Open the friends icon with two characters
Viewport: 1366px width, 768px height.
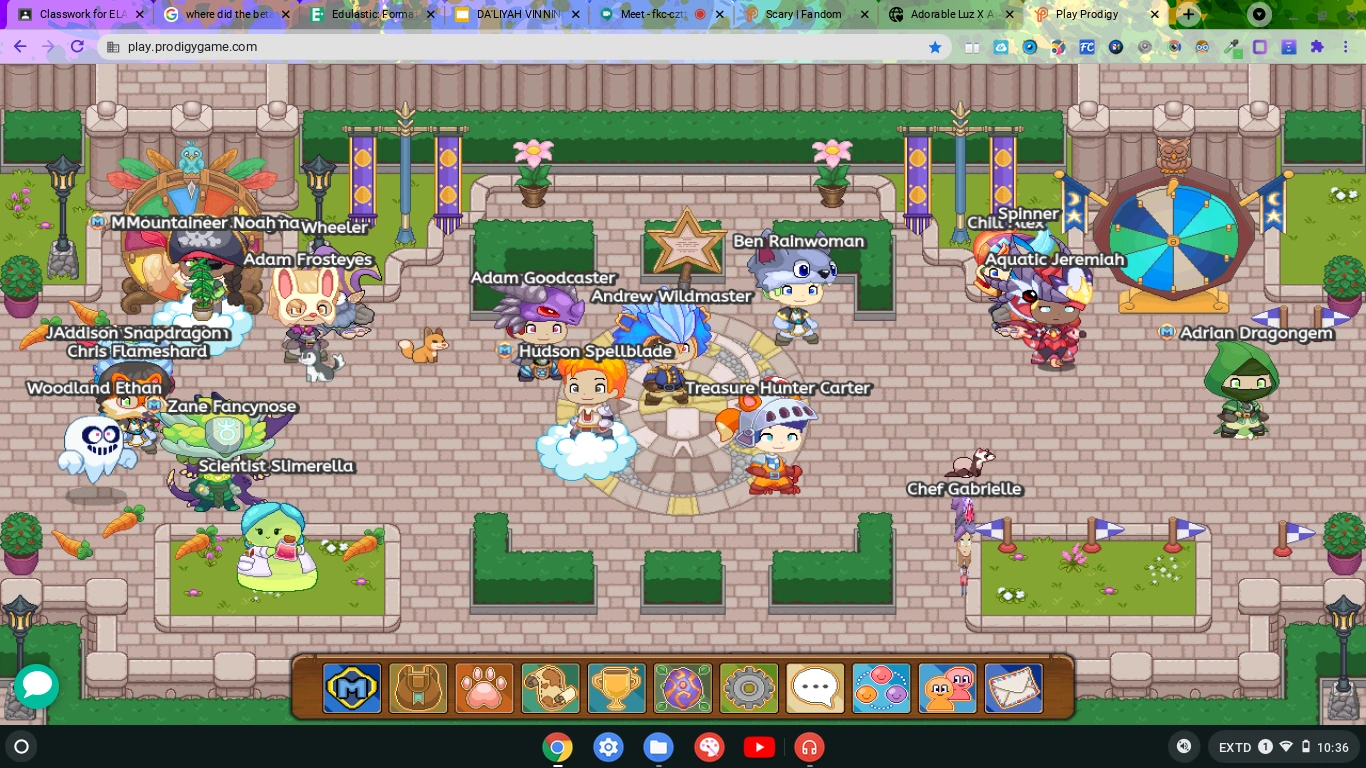(x=946, y=687)
